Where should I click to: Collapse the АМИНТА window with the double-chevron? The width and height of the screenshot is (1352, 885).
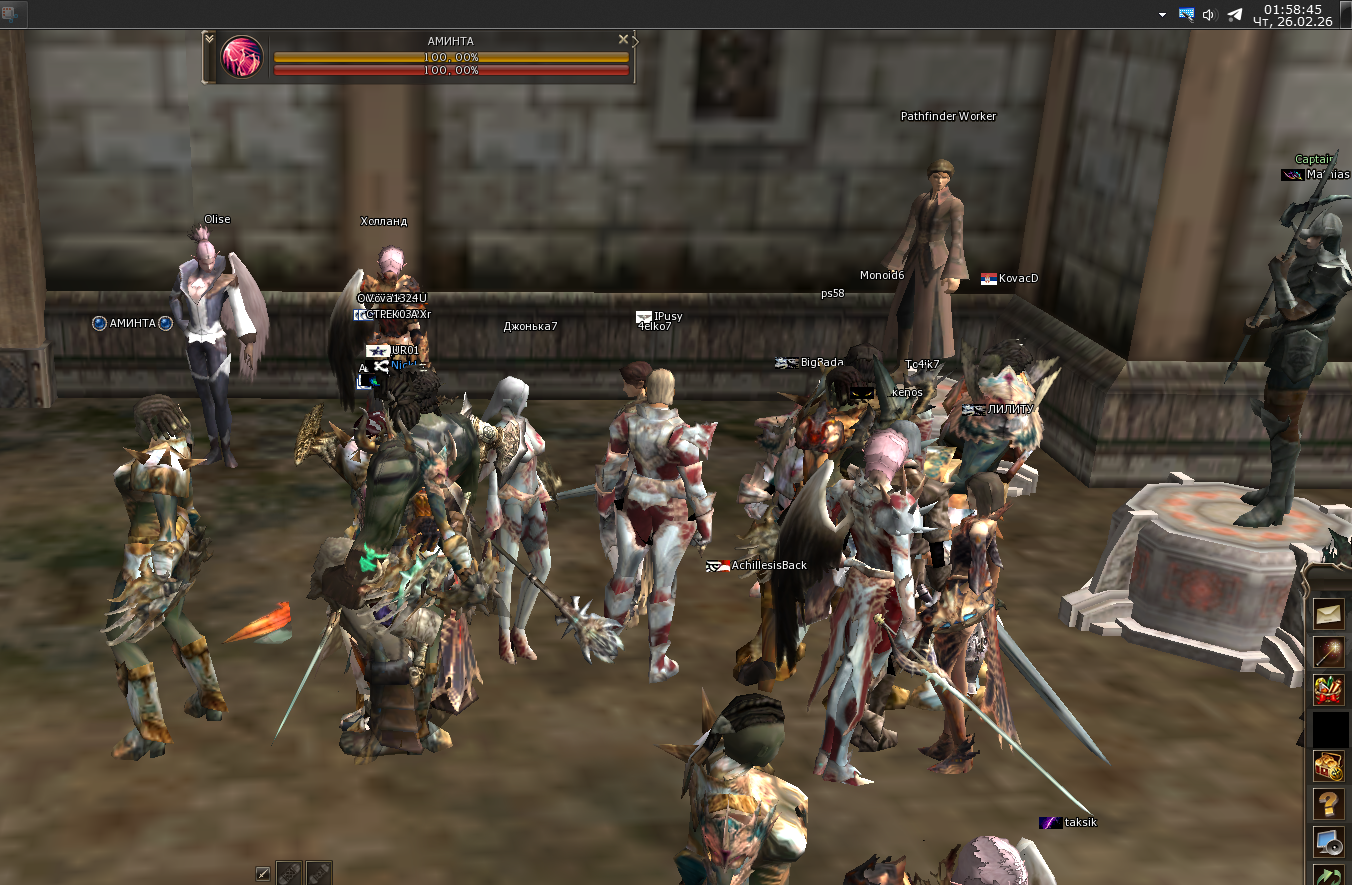209,39
